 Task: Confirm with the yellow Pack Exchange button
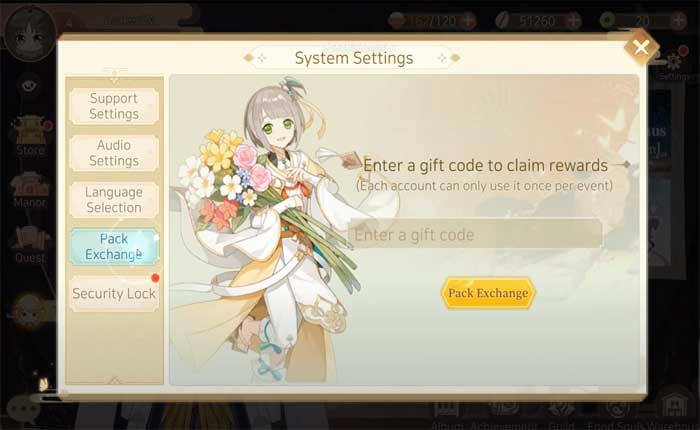488,293
